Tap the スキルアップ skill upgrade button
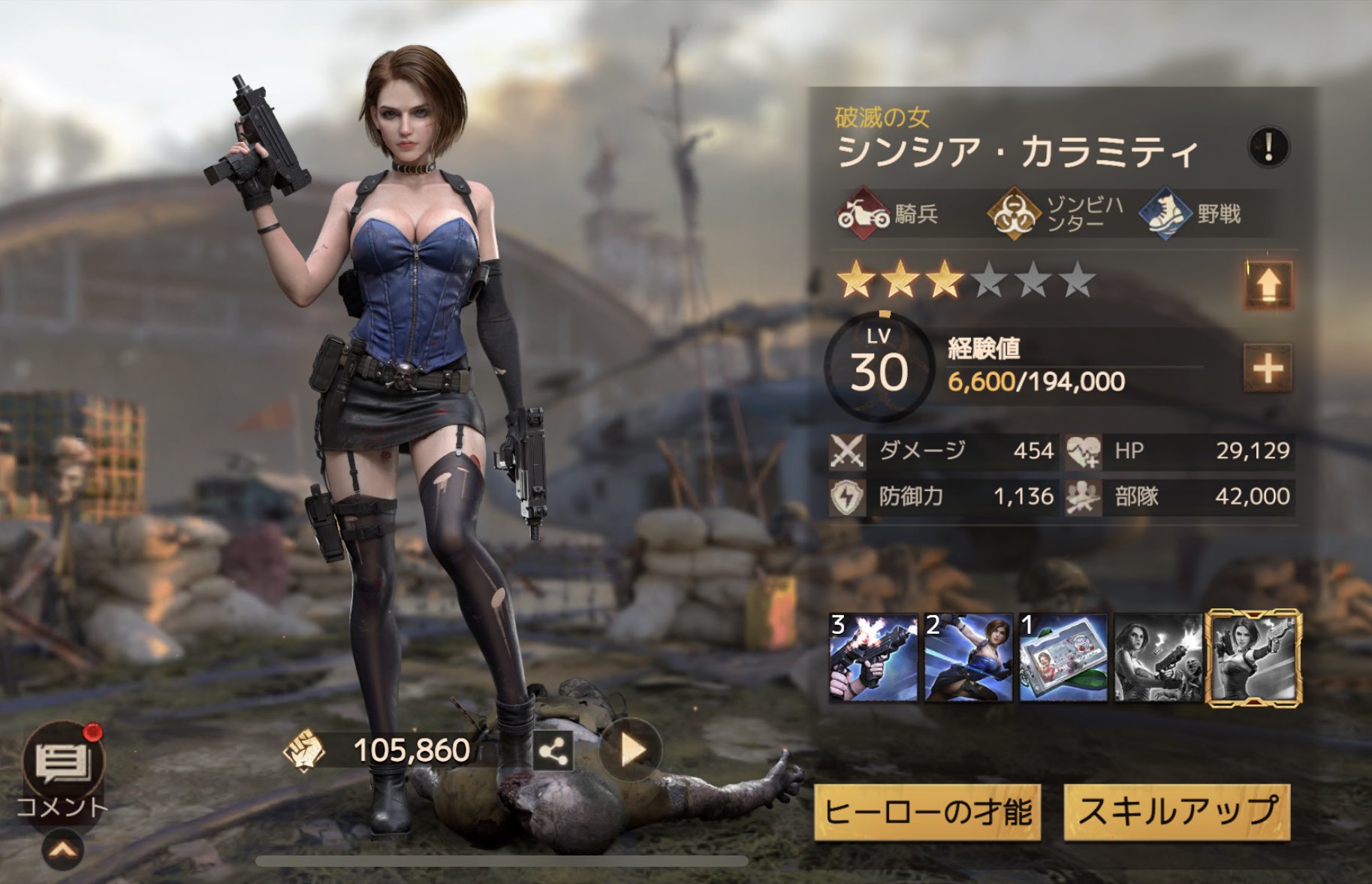The image size is (1372, 884). [1177, 813]
